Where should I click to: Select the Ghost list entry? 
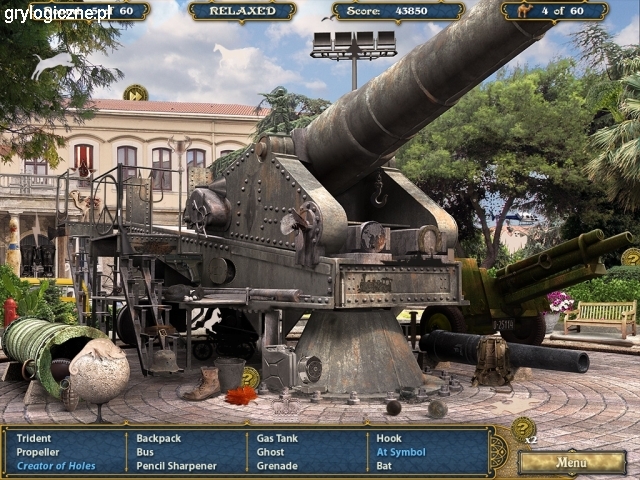[x=271, y=452]
